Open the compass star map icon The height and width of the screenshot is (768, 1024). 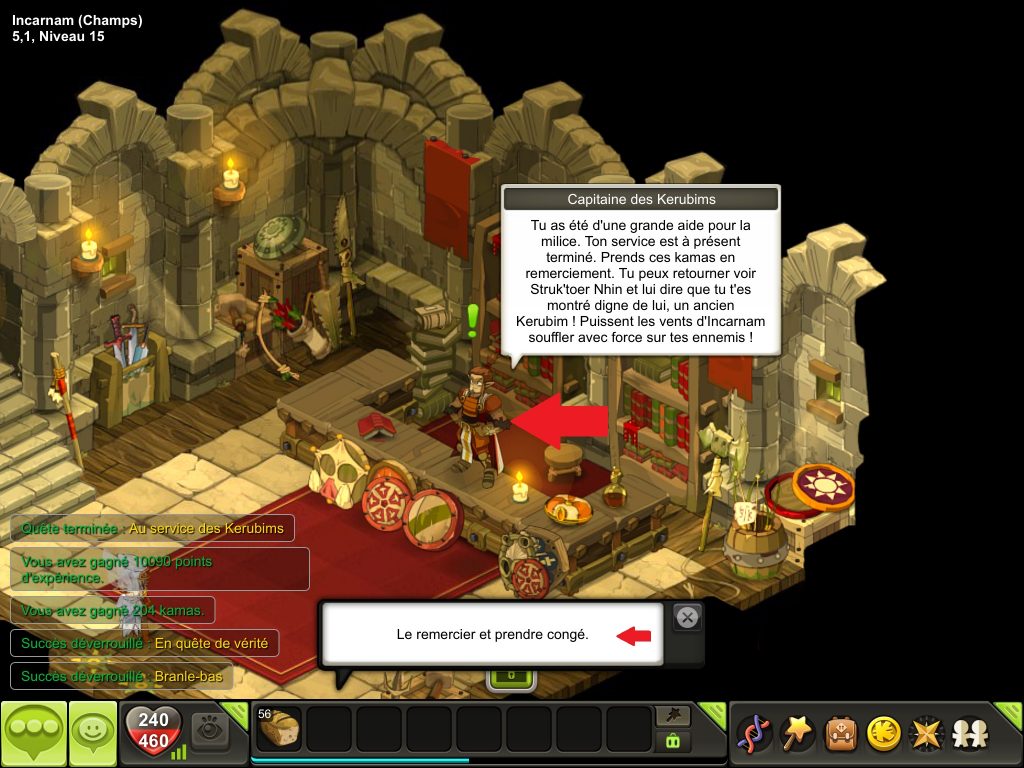point(926,735)
